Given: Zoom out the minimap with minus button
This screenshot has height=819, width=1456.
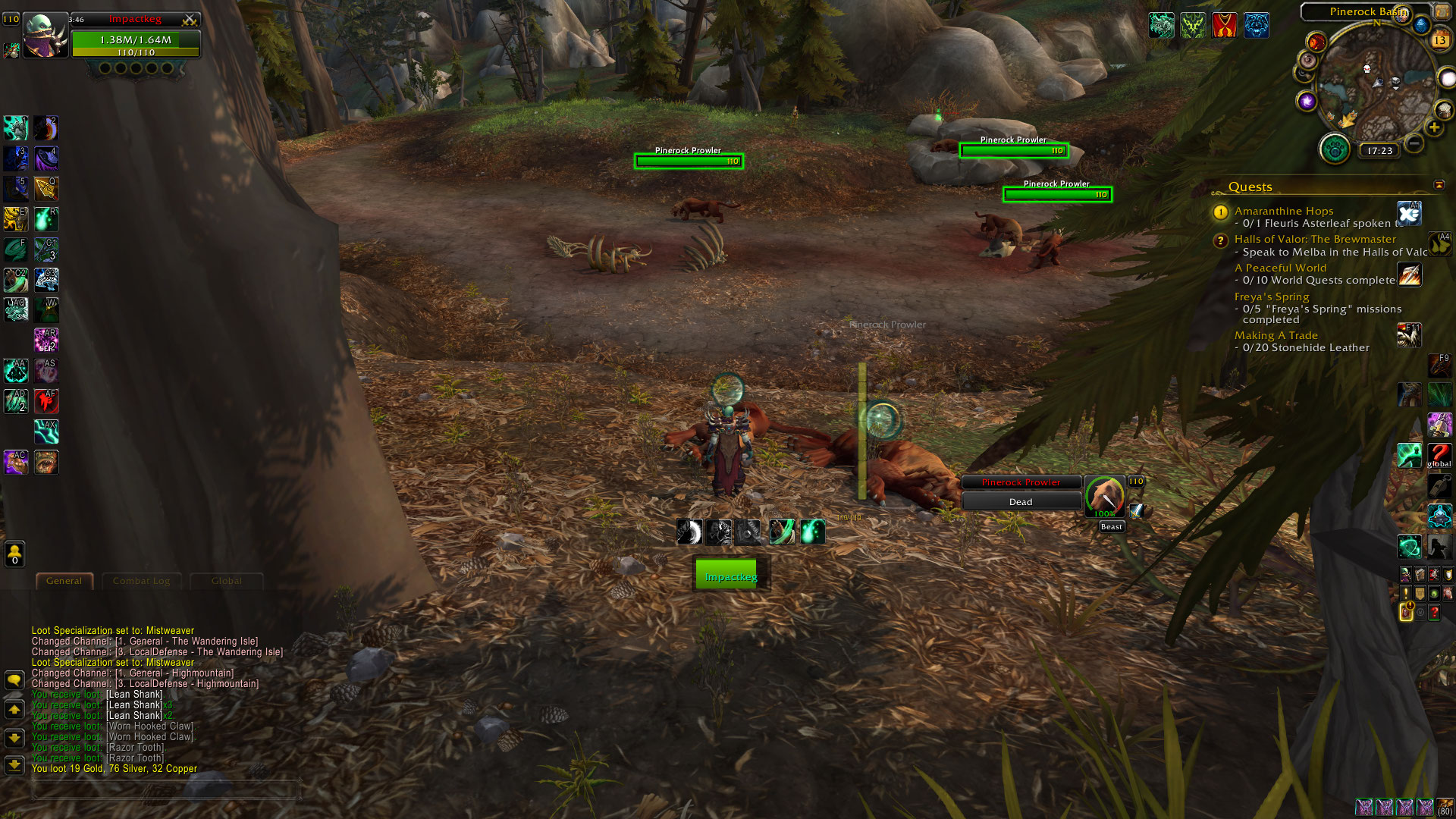Looking at the screenshot, I should coord(1414,143).
